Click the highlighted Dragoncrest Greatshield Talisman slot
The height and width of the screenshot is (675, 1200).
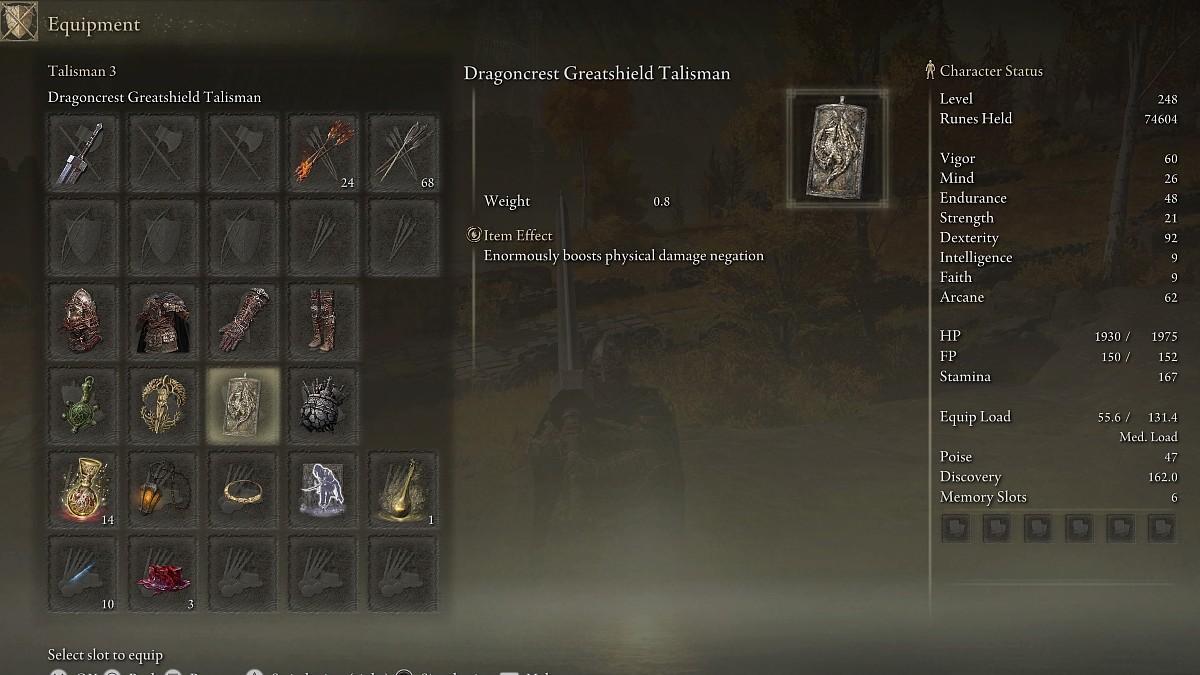point(243,405)
